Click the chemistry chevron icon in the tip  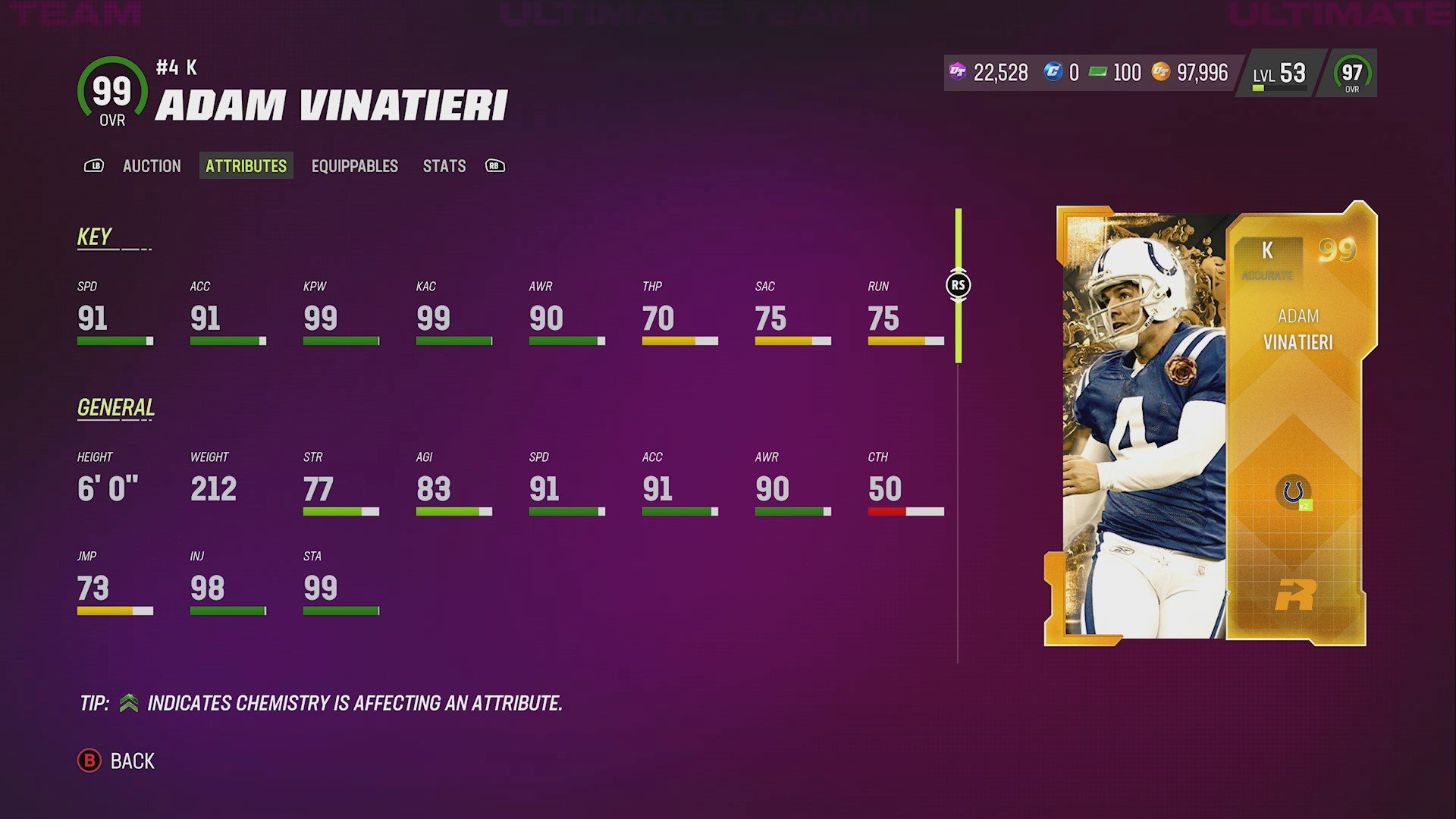[129, 703]
